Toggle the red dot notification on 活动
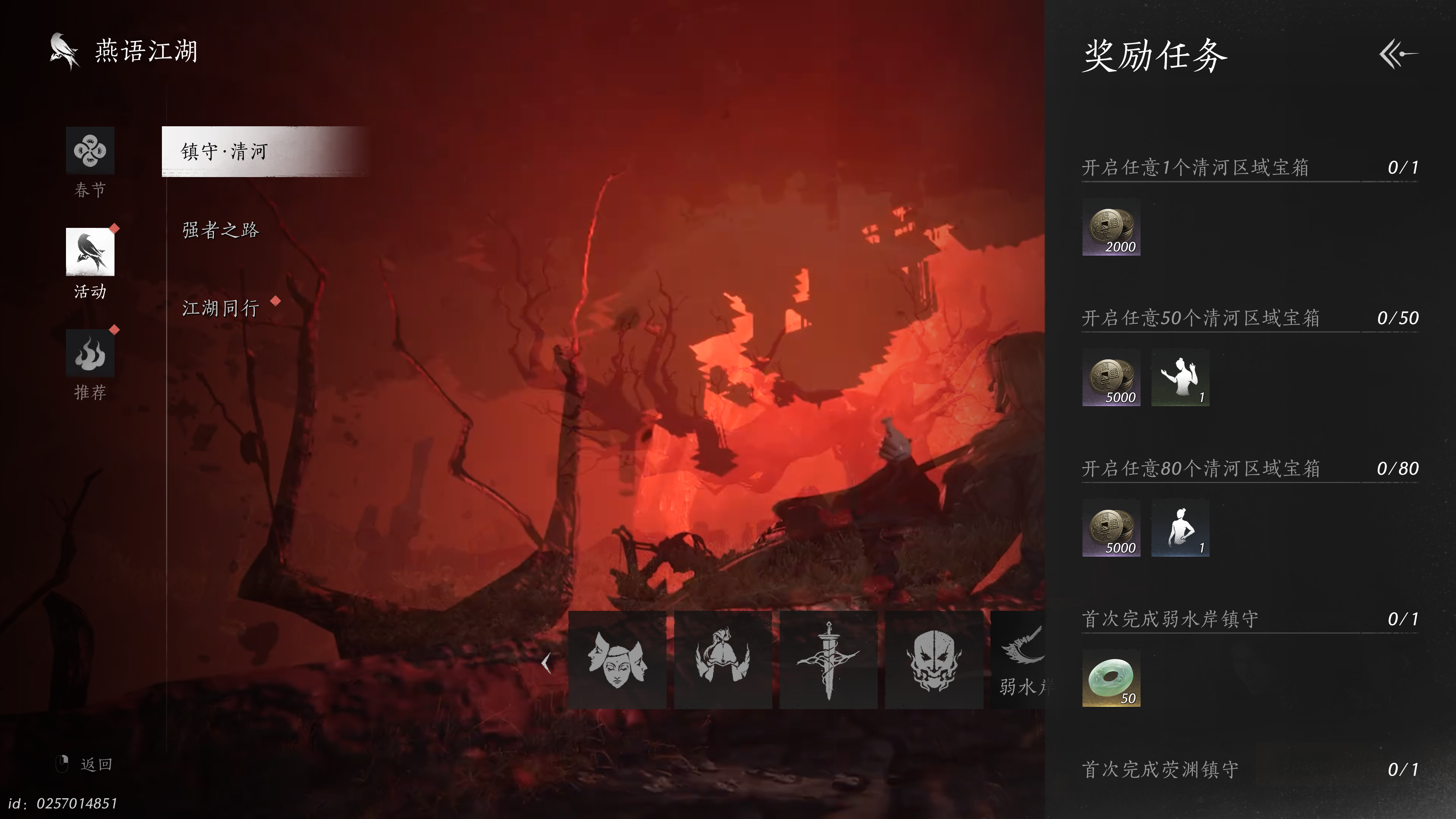This screenshot has width=1456, height=819. click(115, 228)
